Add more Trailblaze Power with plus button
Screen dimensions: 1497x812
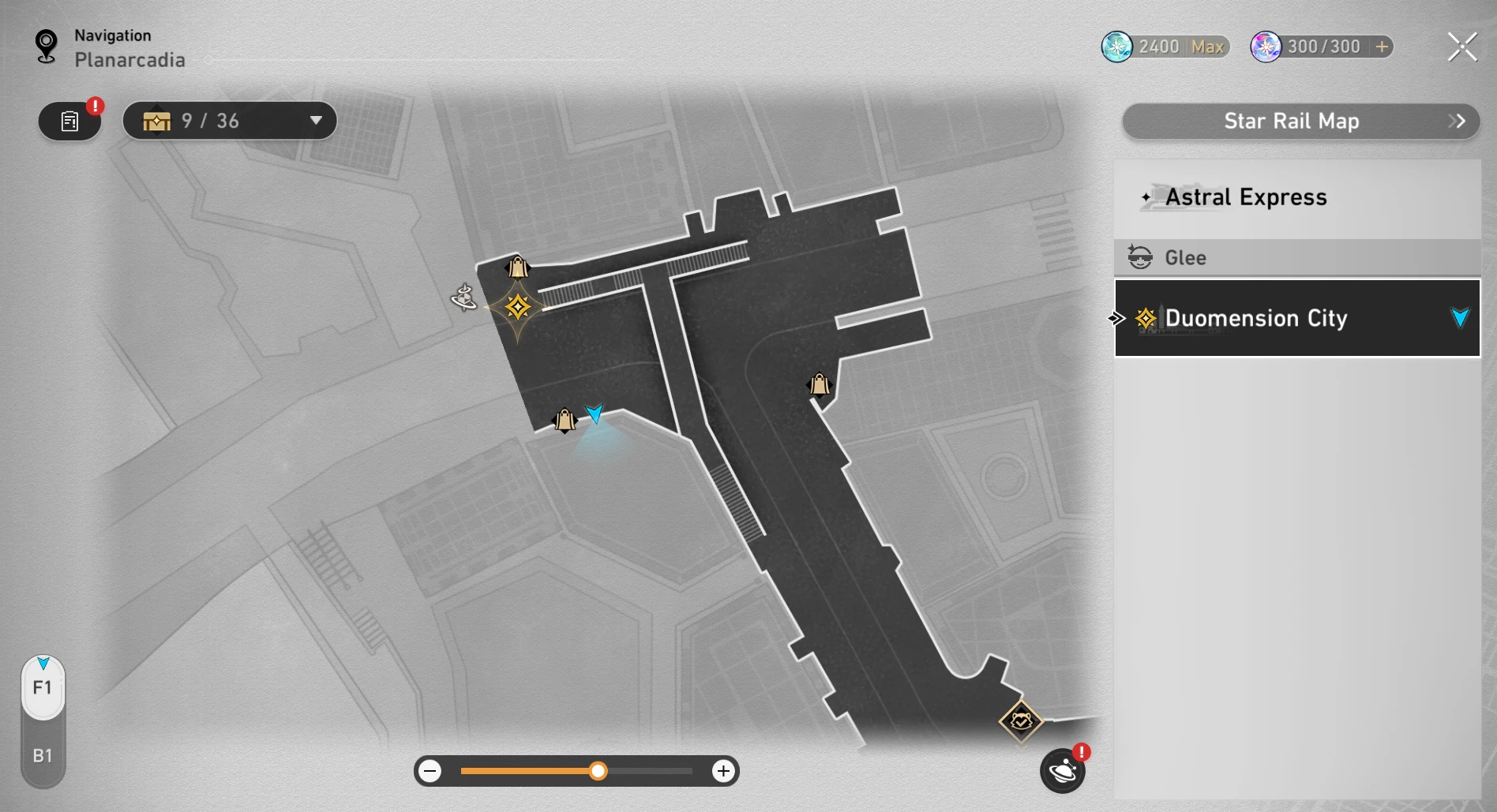click(x=1382, y=47)
